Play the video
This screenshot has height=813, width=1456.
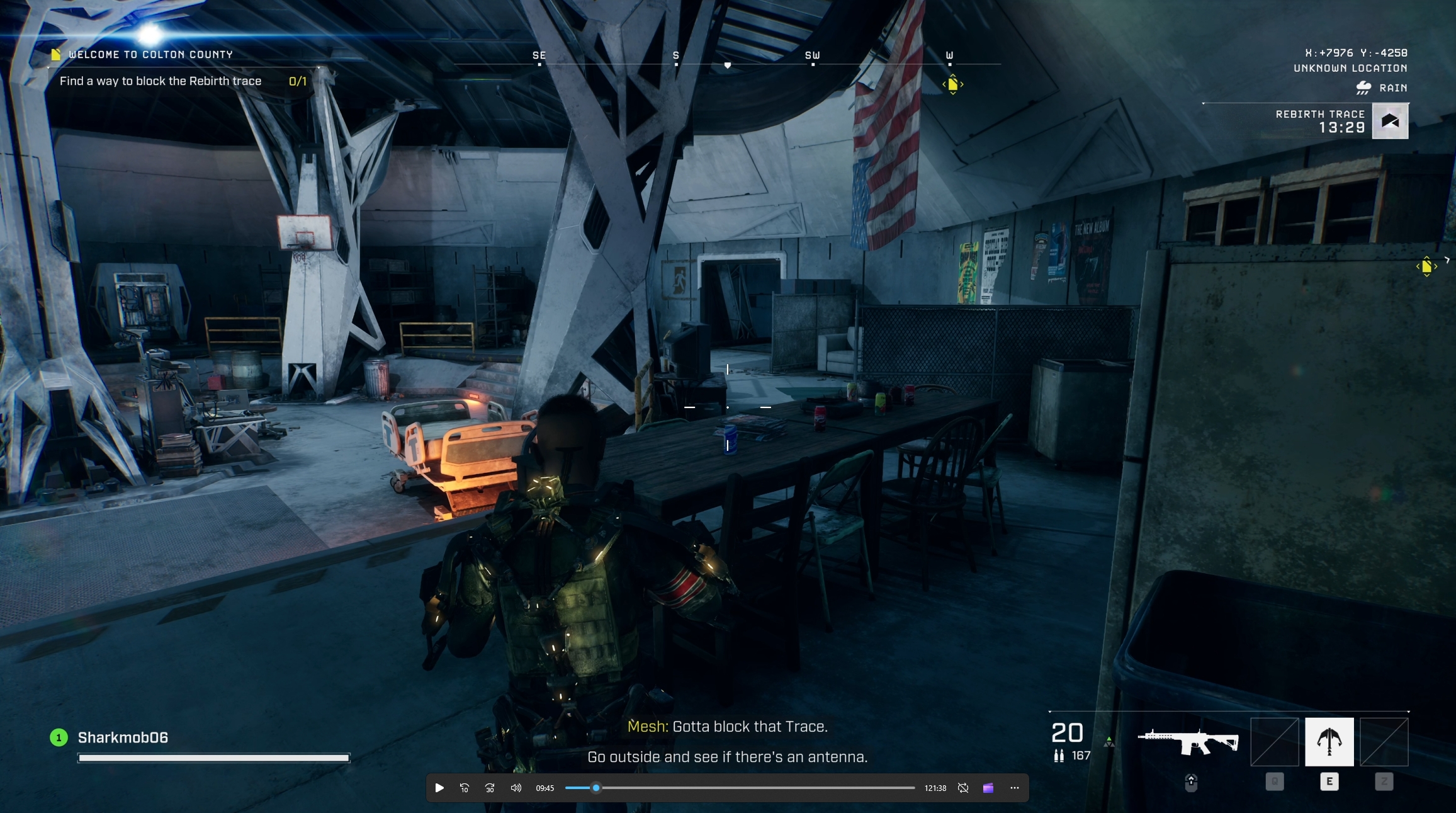[439, 788]
